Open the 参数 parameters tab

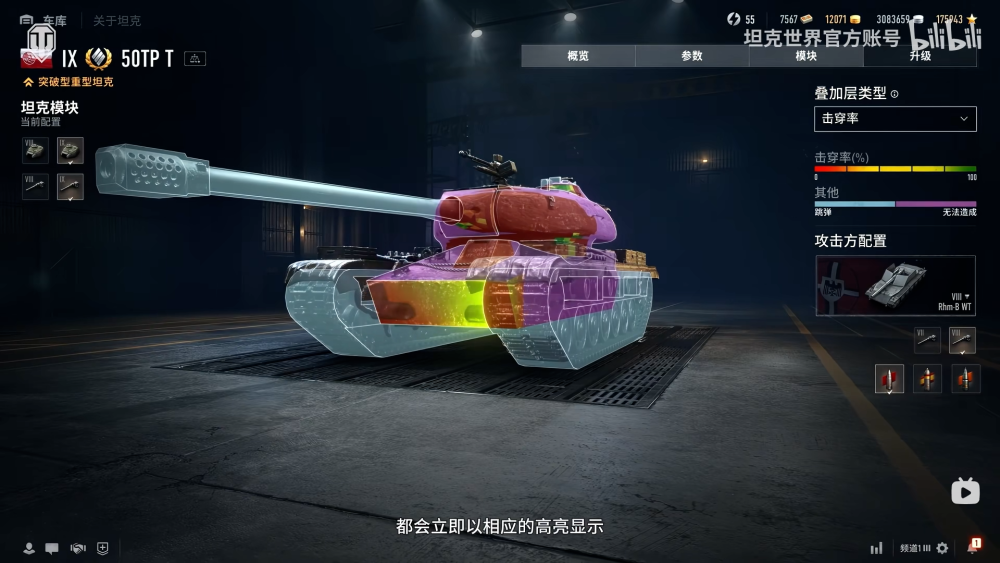(692, 56)
